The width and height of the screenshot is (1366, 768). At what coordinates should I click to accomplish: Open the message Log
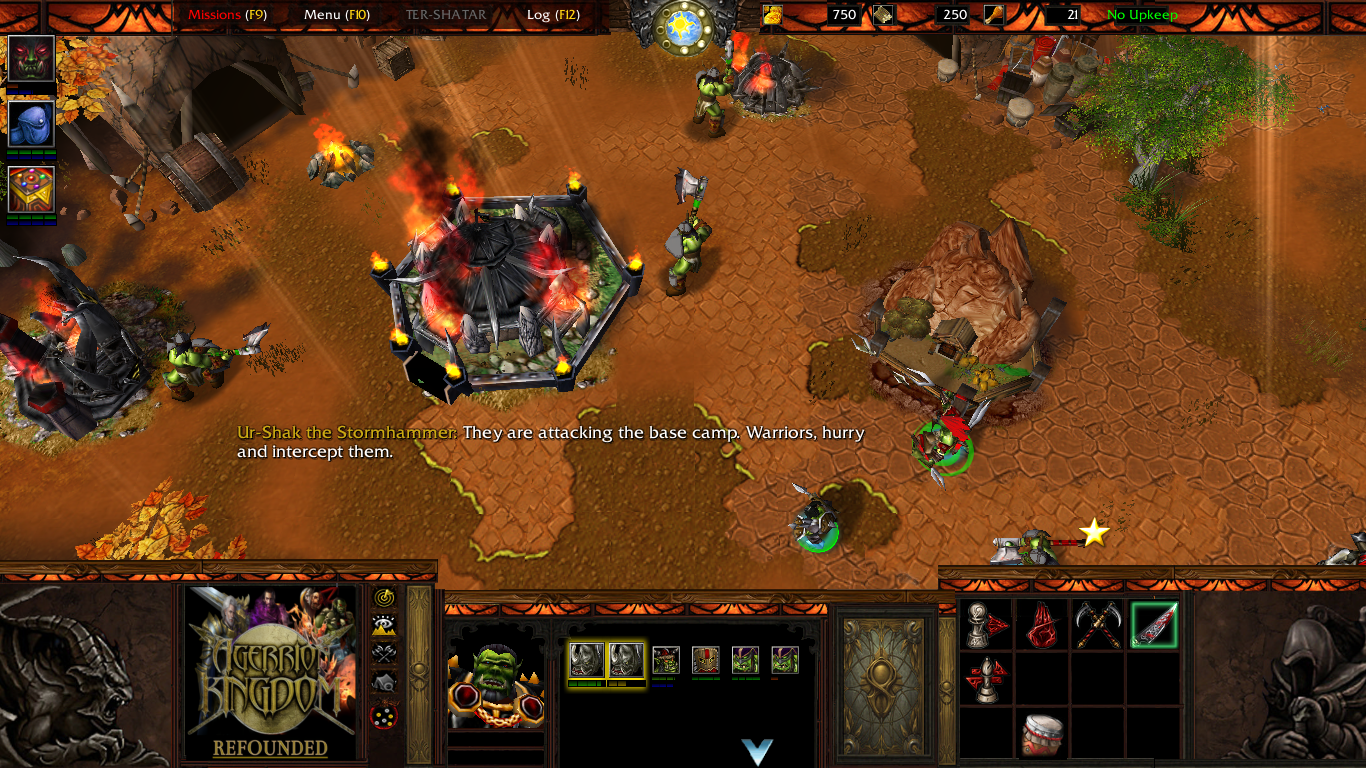coord(549,15)
